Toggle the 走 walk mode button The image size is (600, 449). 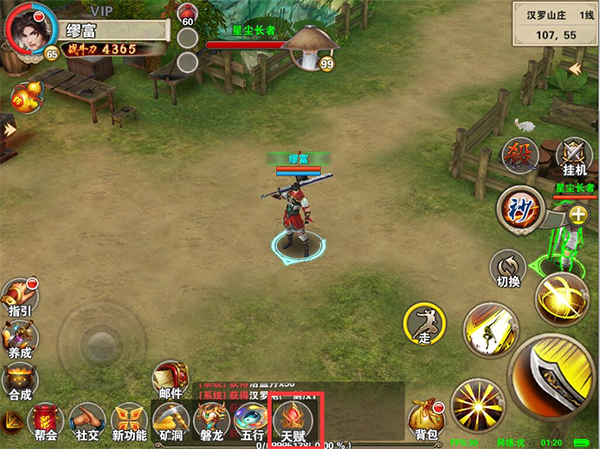[424, 324]
